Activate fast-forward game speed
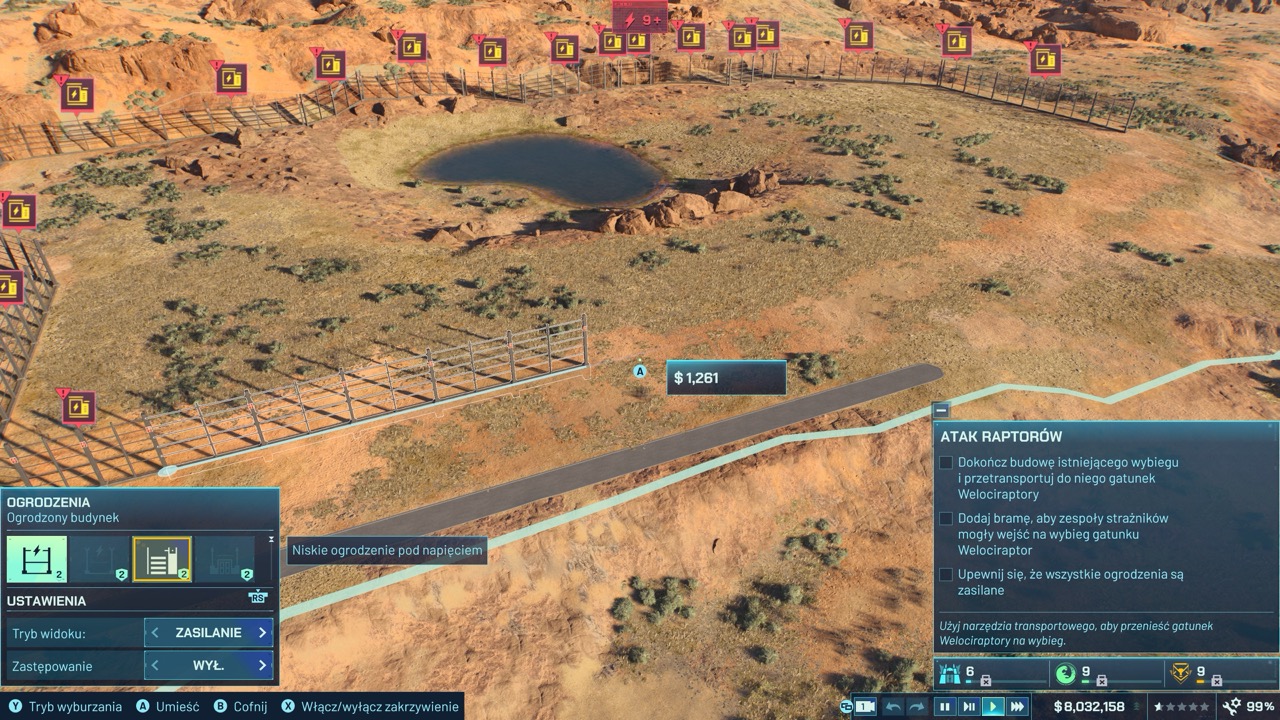The height and width of the screenshot is (720, 1280). [1017, 706]
